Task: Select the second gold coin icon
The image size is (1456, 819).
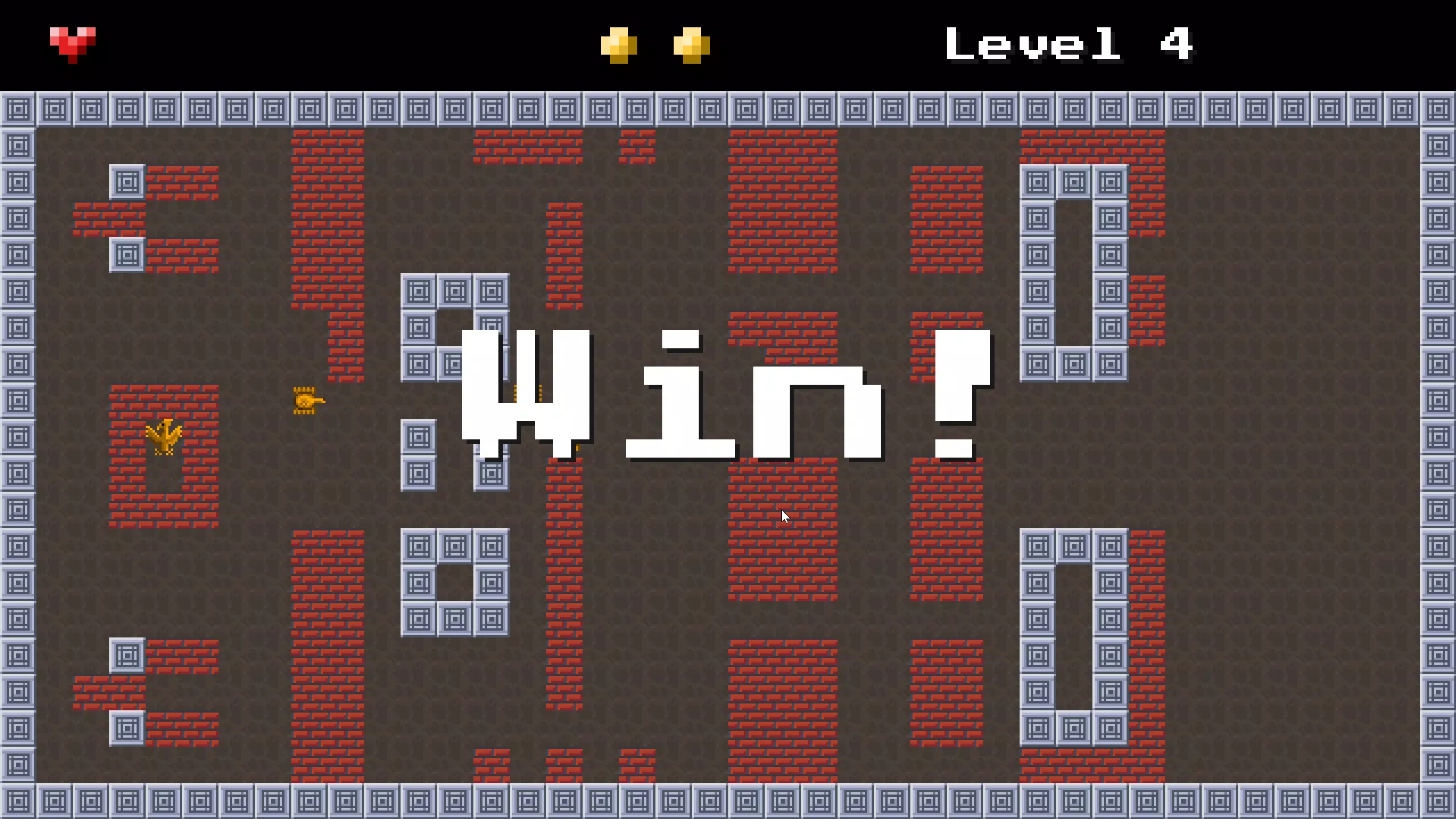Action: 692,44
